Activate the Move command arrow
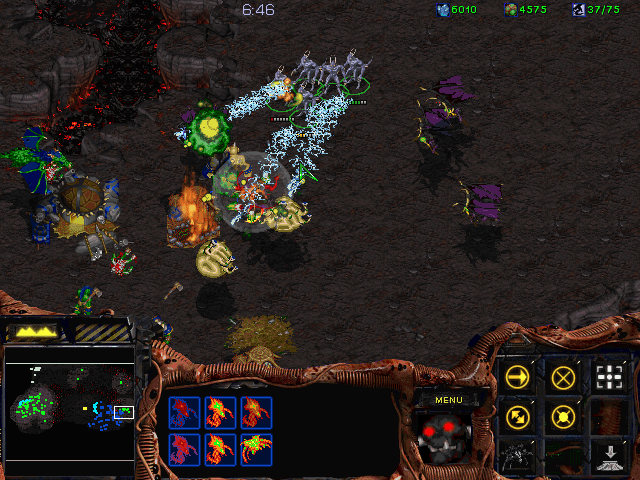Screen dimensions: 640x480 tap(518, 377)
